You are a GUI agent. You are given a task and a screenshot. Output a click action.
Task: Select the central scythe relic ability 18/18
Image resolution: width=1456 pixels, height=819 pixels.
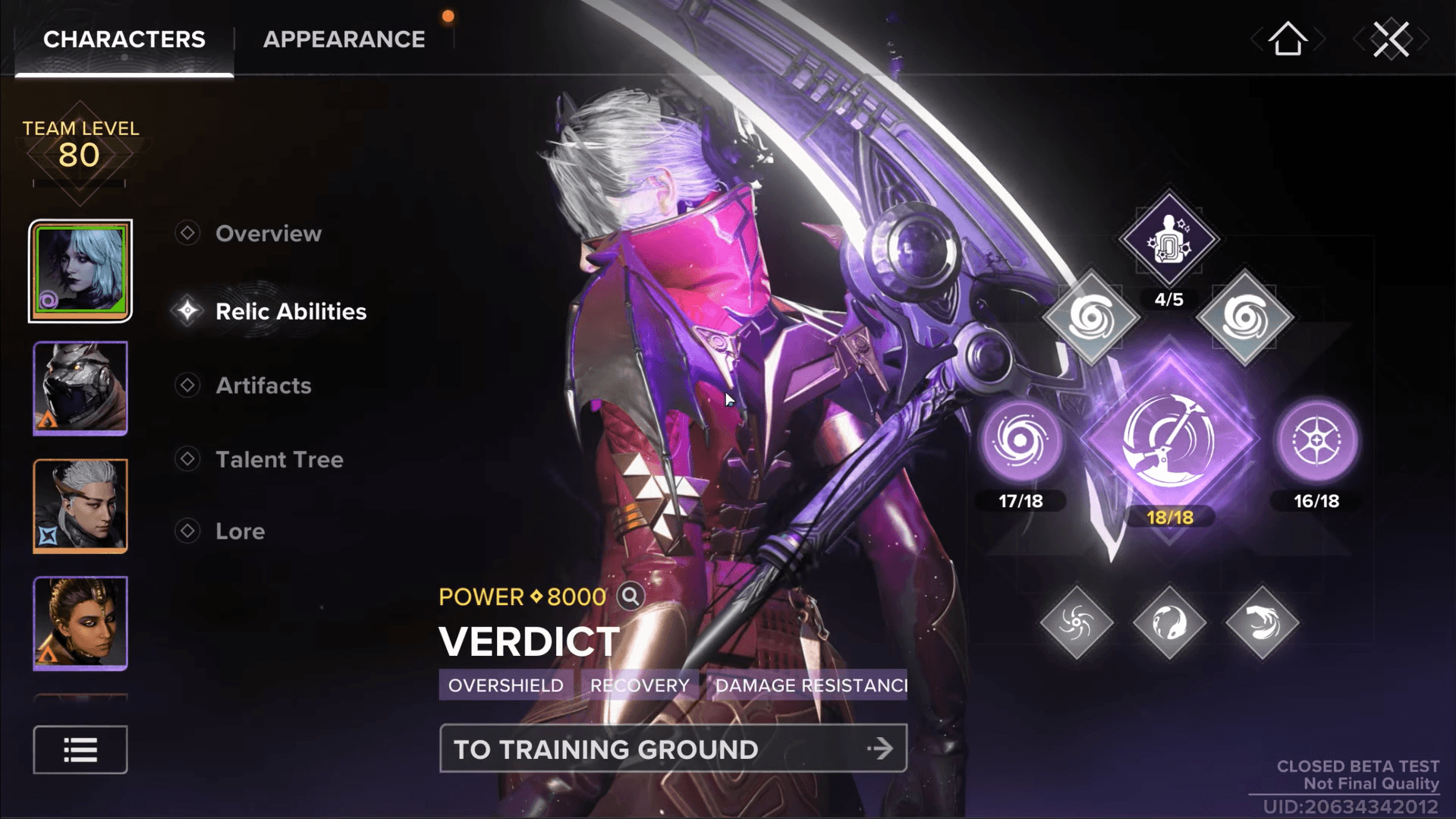pyautogui.click(x=1169, y=440)
